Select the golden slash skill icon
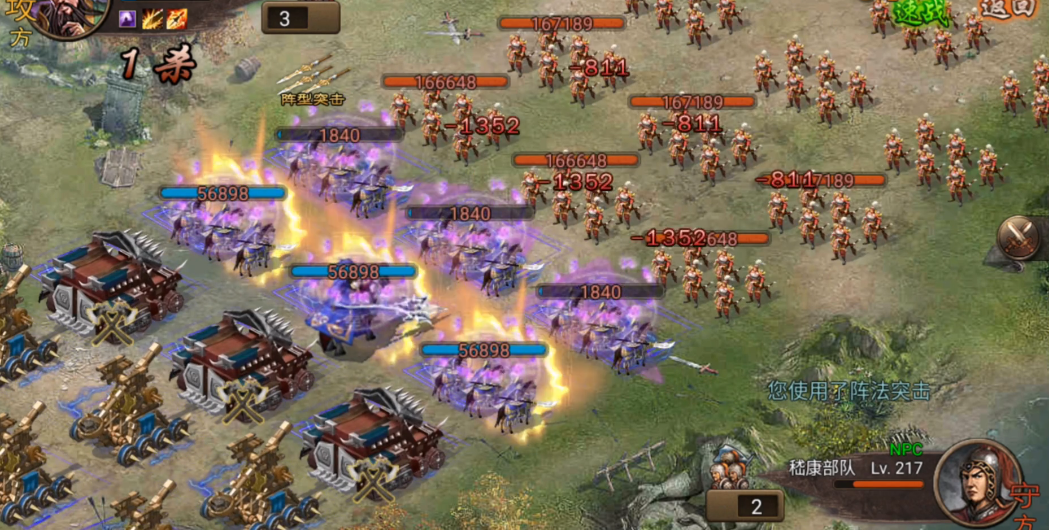1049x530 pixels. [152, 18]
